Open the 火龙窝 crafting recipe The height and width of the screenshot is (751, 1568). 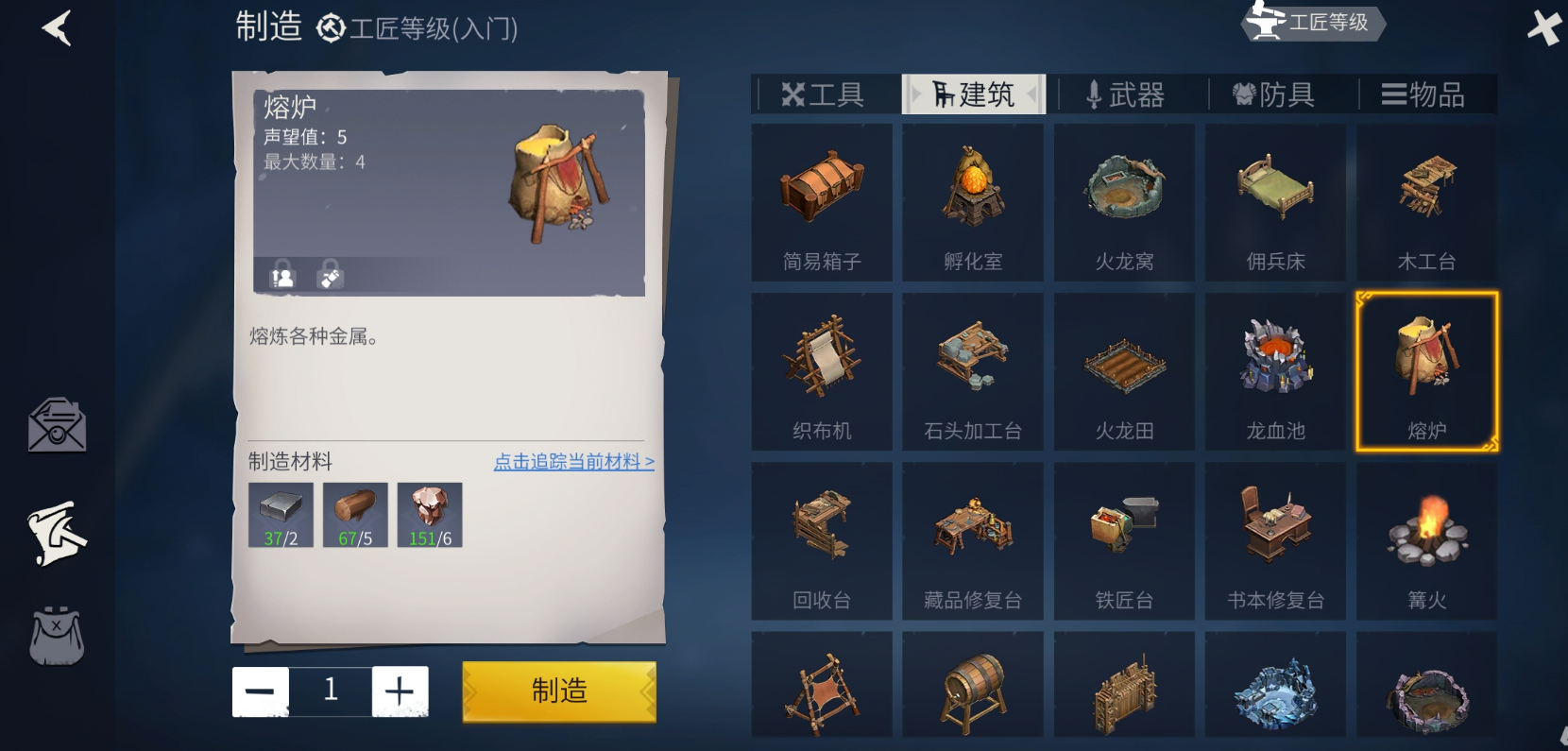point(1123,201)
